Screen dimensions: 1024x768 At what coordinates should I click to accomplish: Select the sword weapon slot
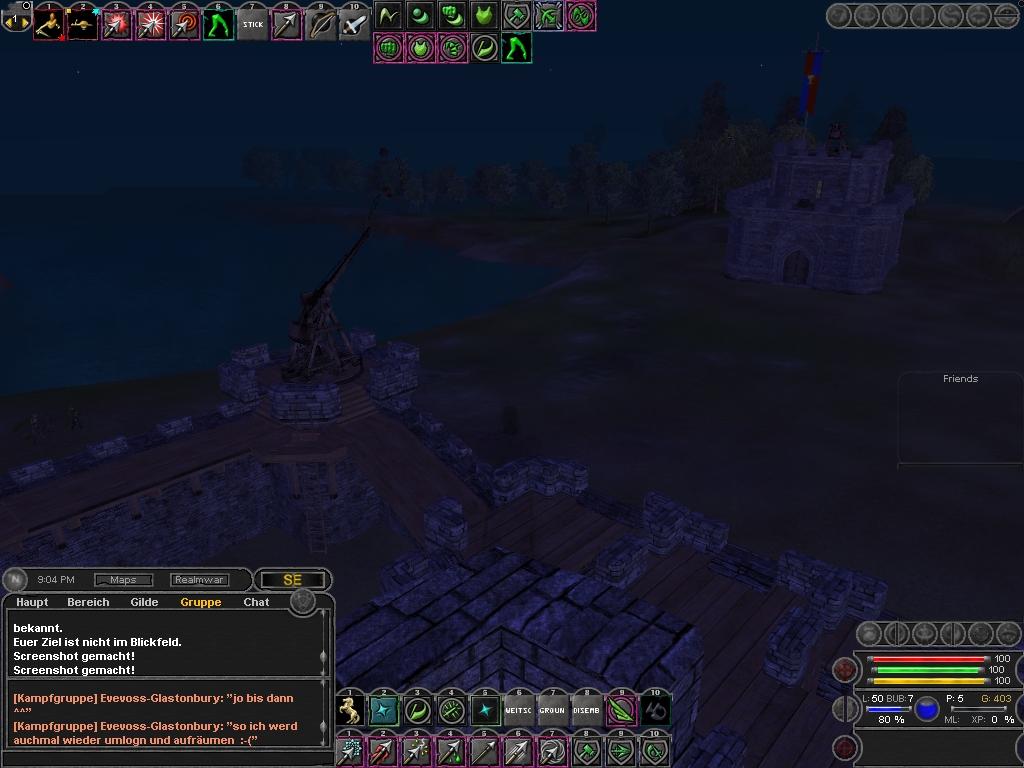tap(354, 24)
